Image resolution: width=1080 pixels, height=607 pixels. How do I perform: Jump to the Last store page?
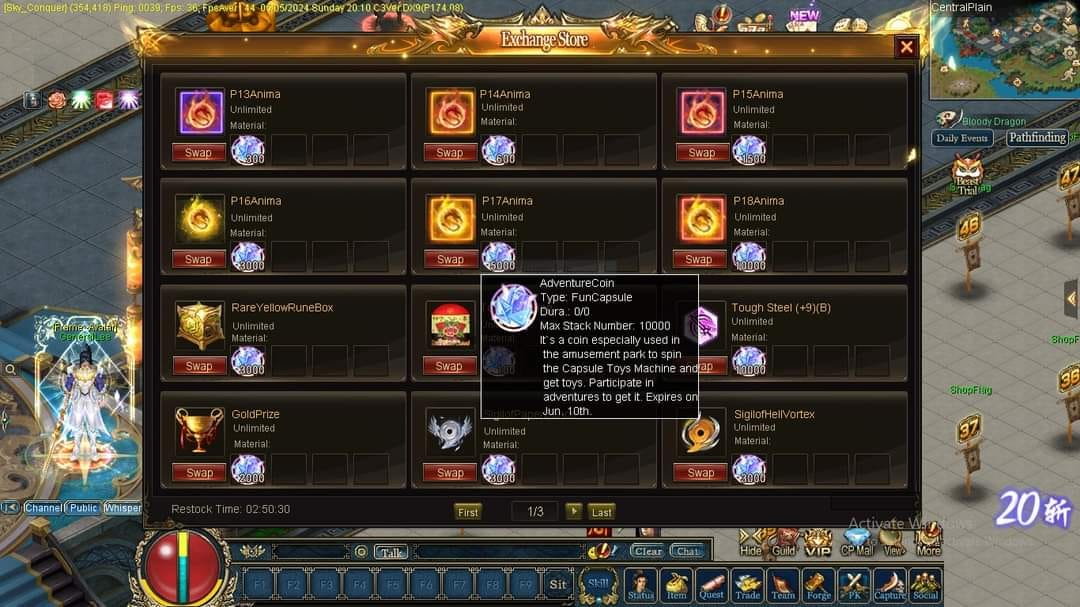tap(601, 511)
